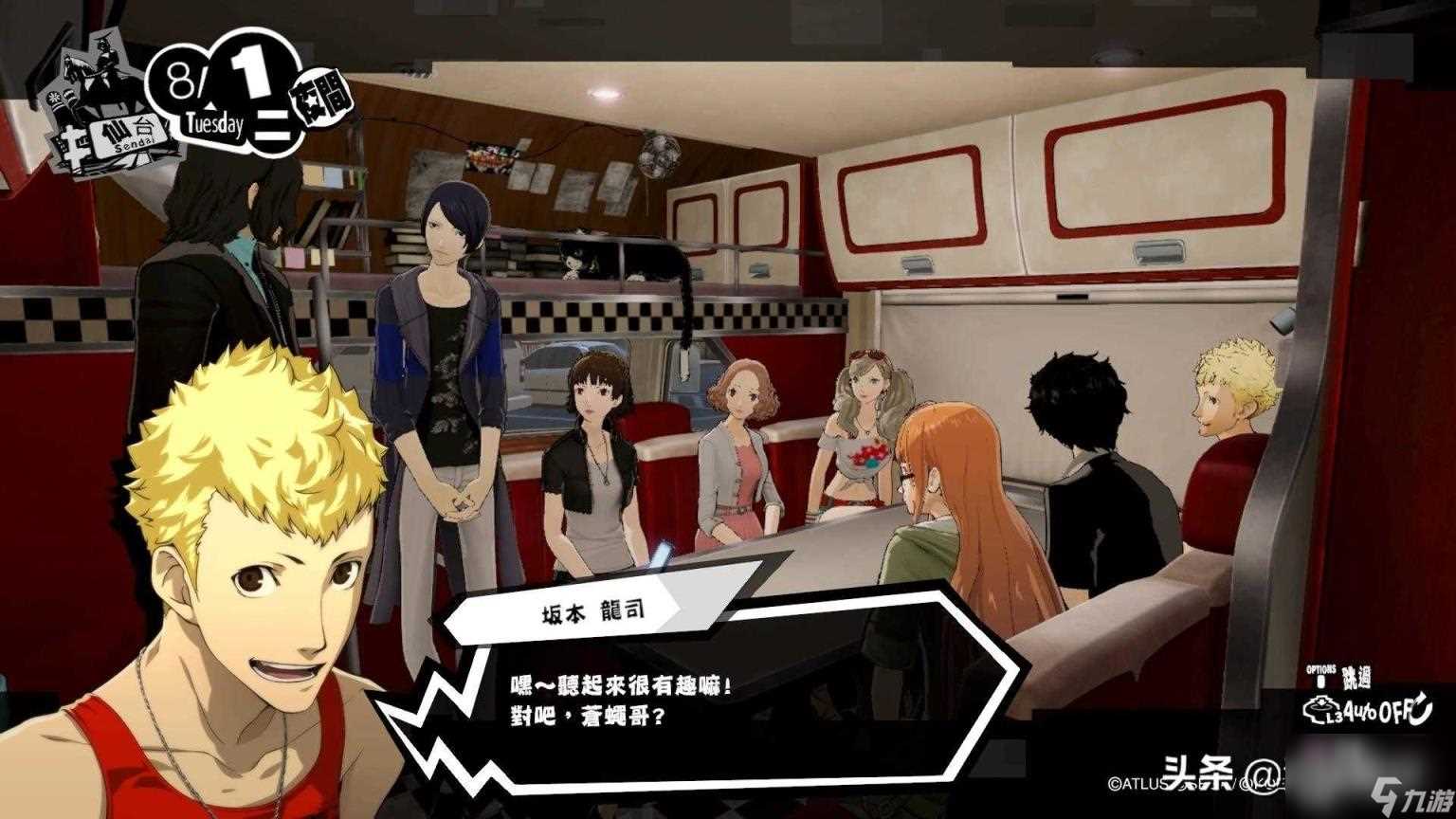Toggle Auto mode from OFF
Viewport: 1456px width, 819px height.
point(1386,711)
